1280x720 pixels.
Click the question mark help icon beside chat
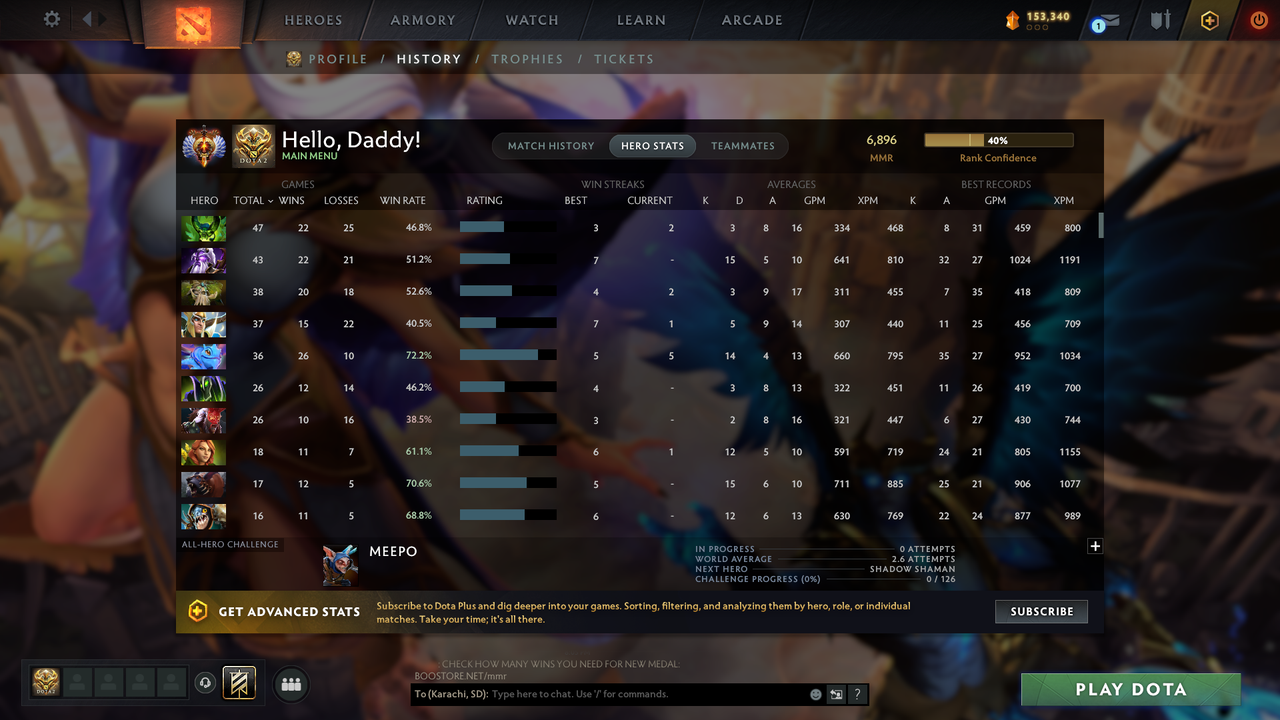(x=857, y=693)
